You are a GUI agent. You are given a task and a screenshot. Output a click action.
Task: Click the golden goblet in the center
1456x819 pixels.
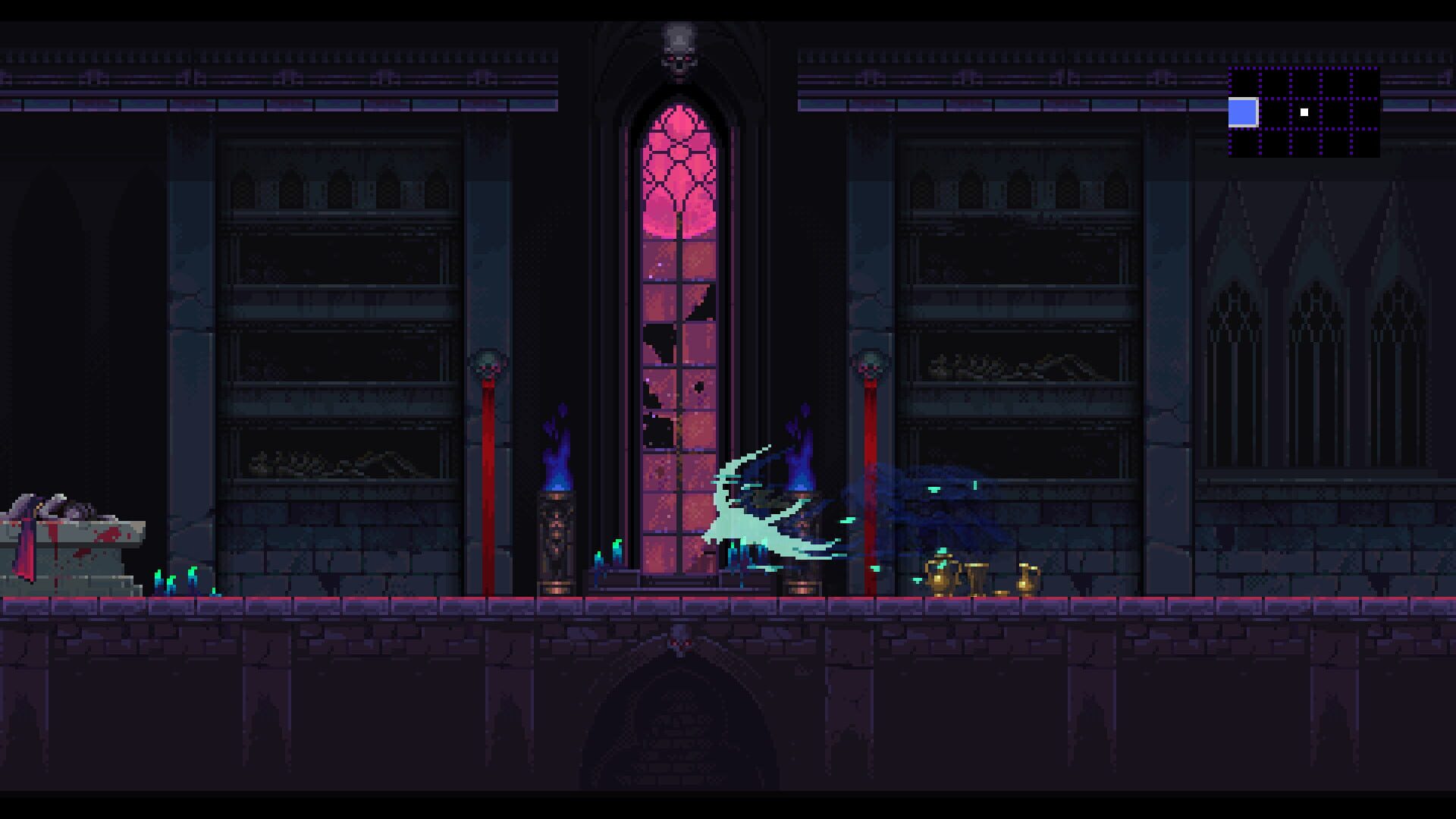point(976,580)
